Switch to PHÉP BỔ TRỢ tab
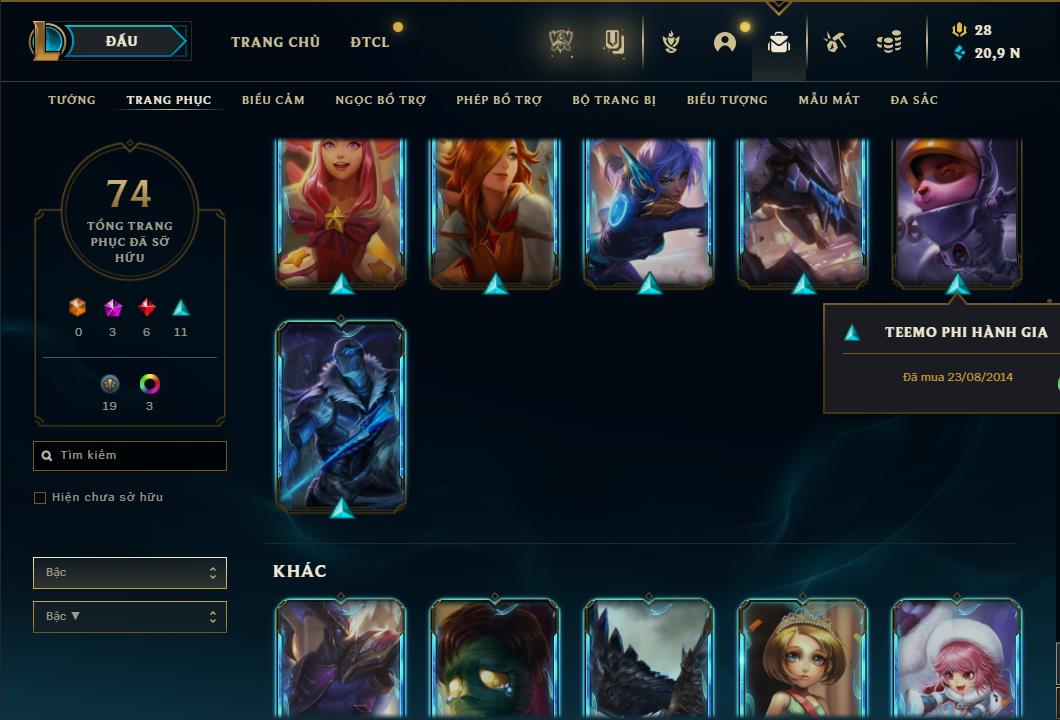 tap(499, 100)
